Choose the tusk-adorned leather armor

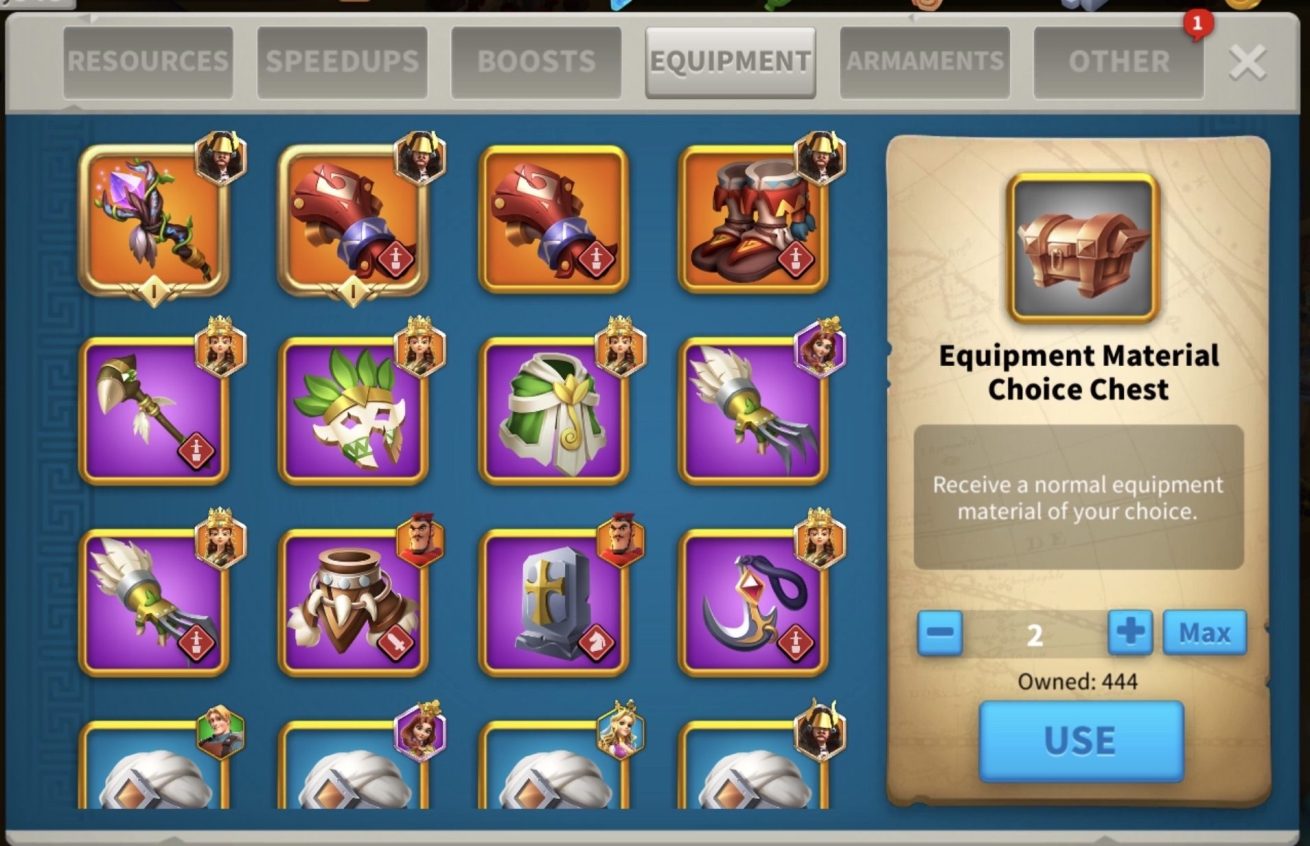(x=353, y=603)
